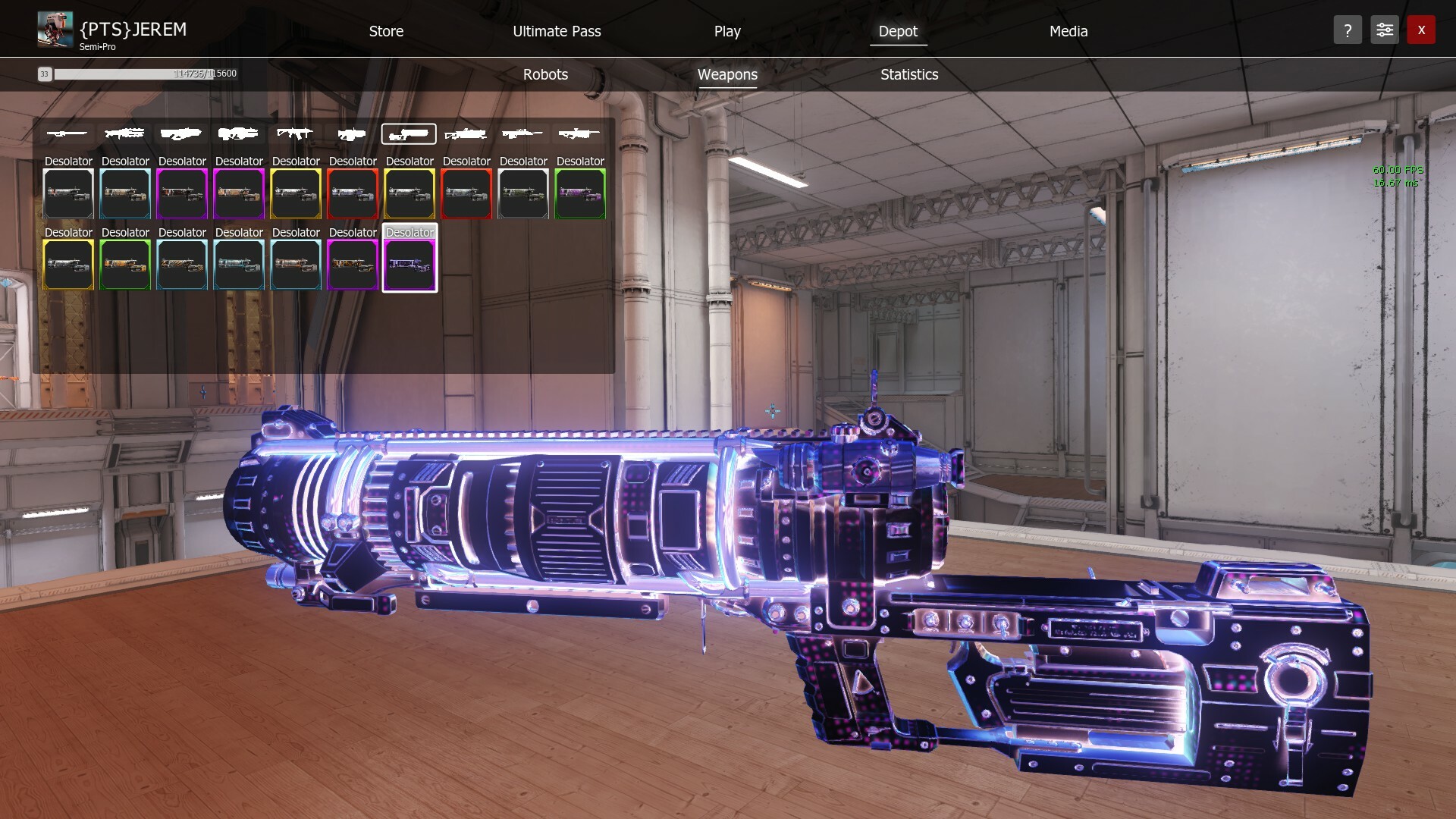Open the Statistics tab
Screen dimensions: 1456x819
coord(908,74)
